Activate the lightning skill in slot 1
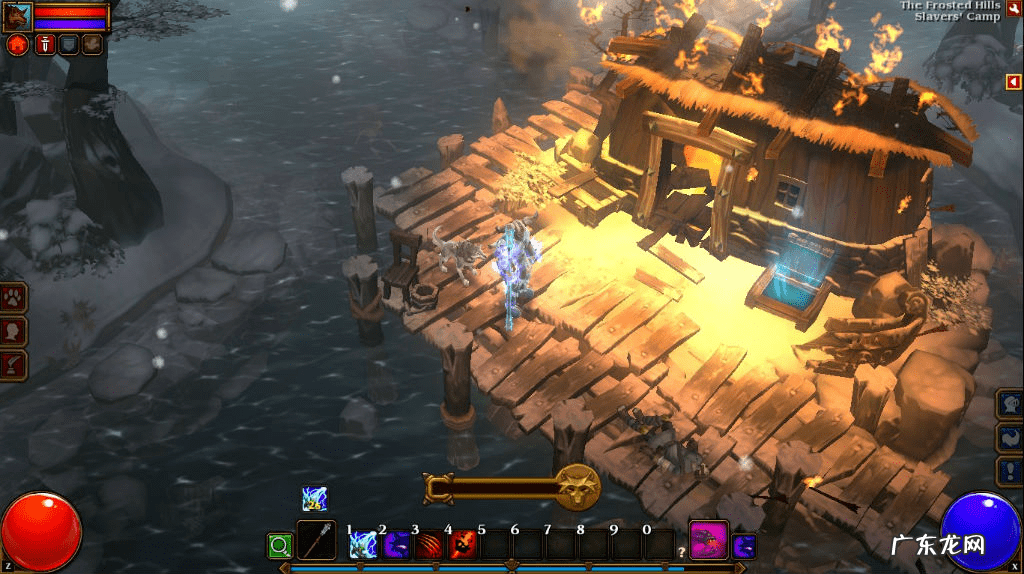The height and width of the screenshot is (574, 1024). pos(361,546)
